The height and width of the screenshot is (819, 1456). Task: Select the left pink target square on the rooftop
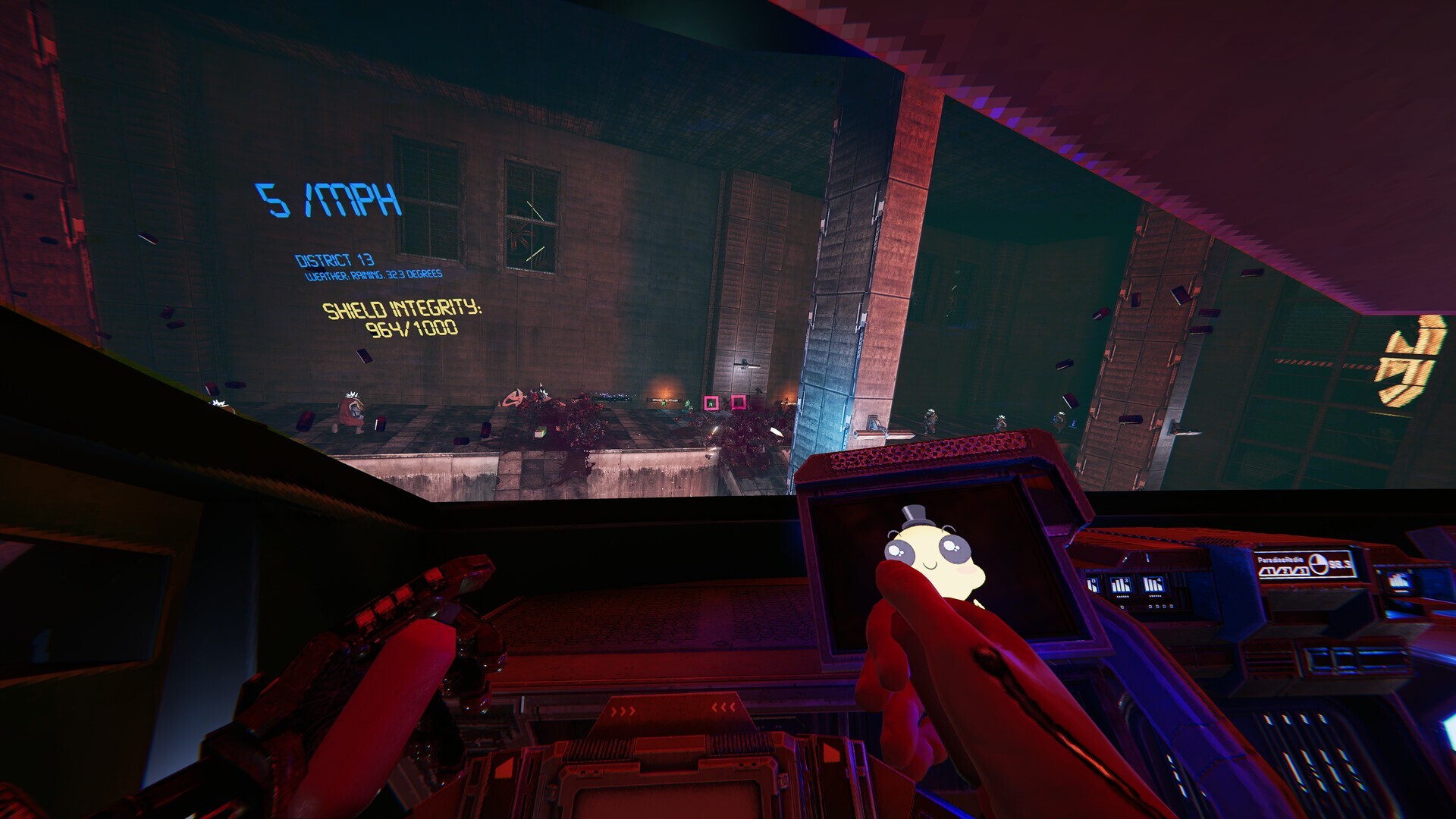[711, 402]
